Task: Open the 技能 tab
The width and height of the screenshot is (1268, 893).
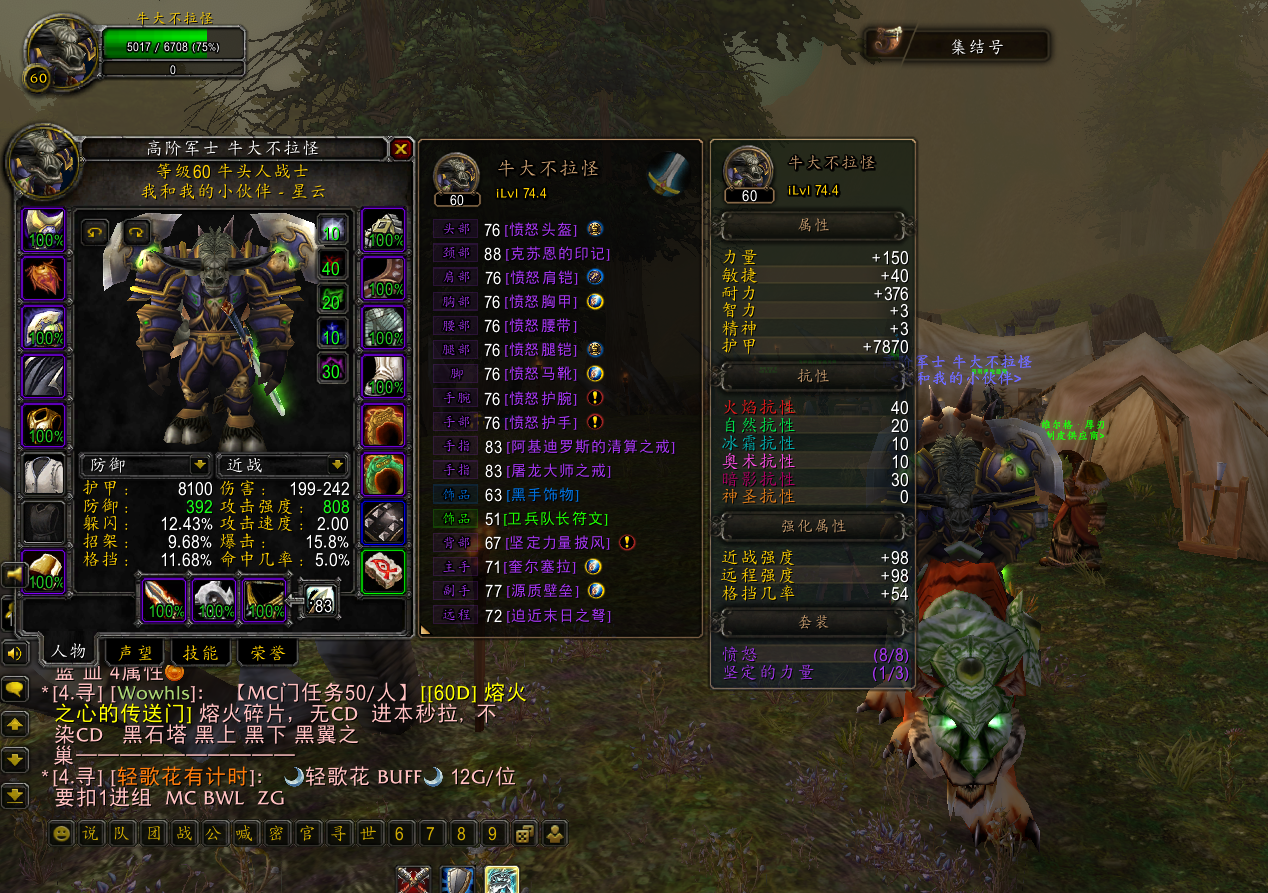Action: 201,653
